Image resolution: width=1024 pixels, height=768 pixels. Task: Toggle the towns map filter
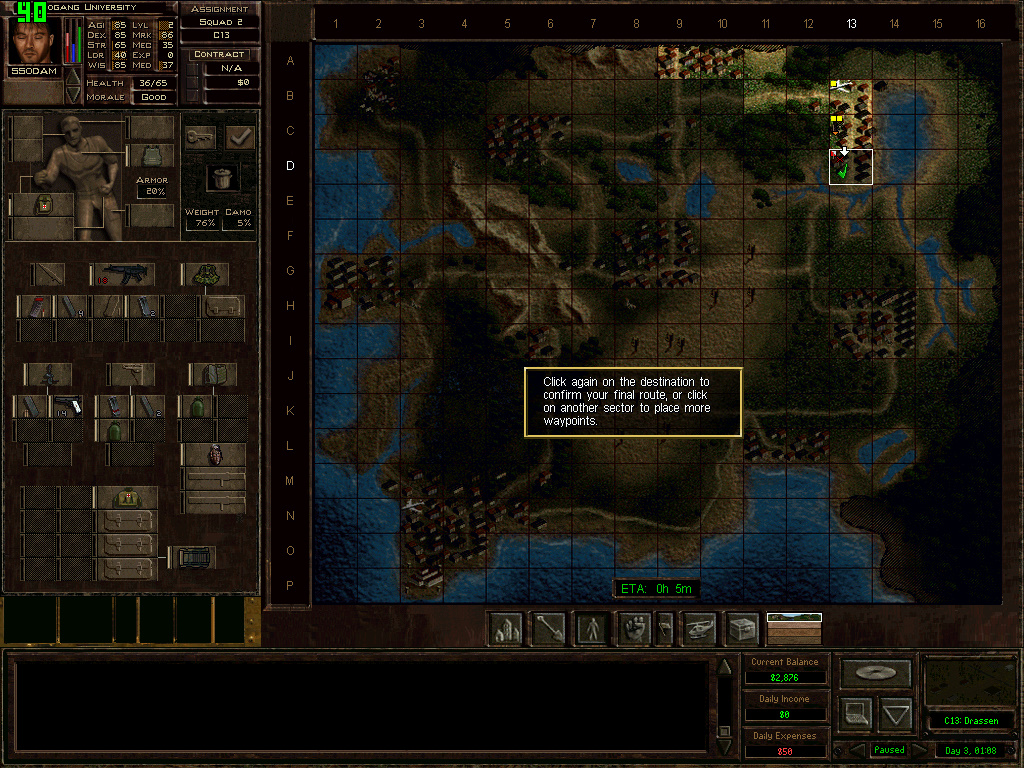tap(505, 629)
